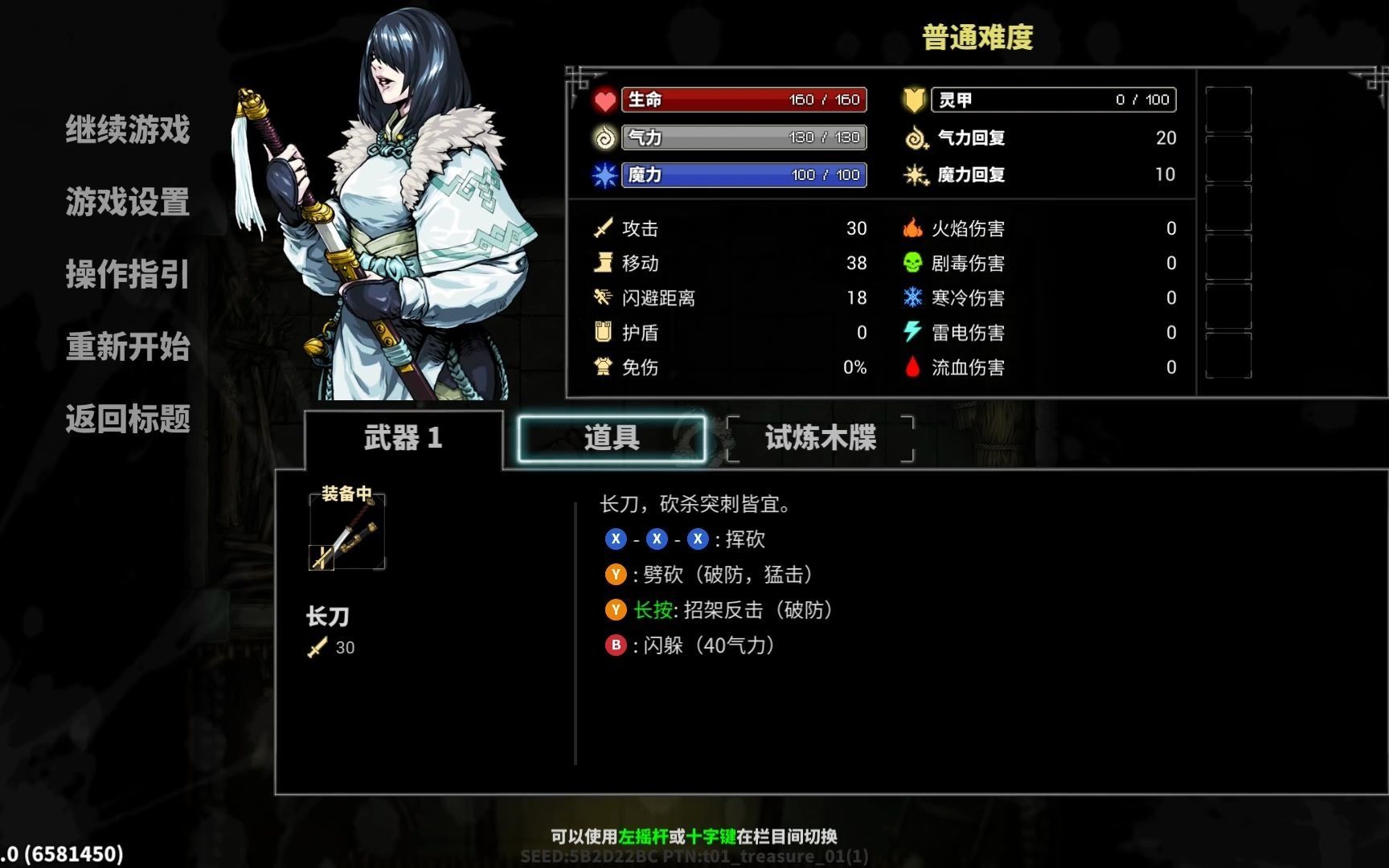Click the flame icon for 火焰伤害
The width and height of the screenshot is (1389, 868).
914,228
